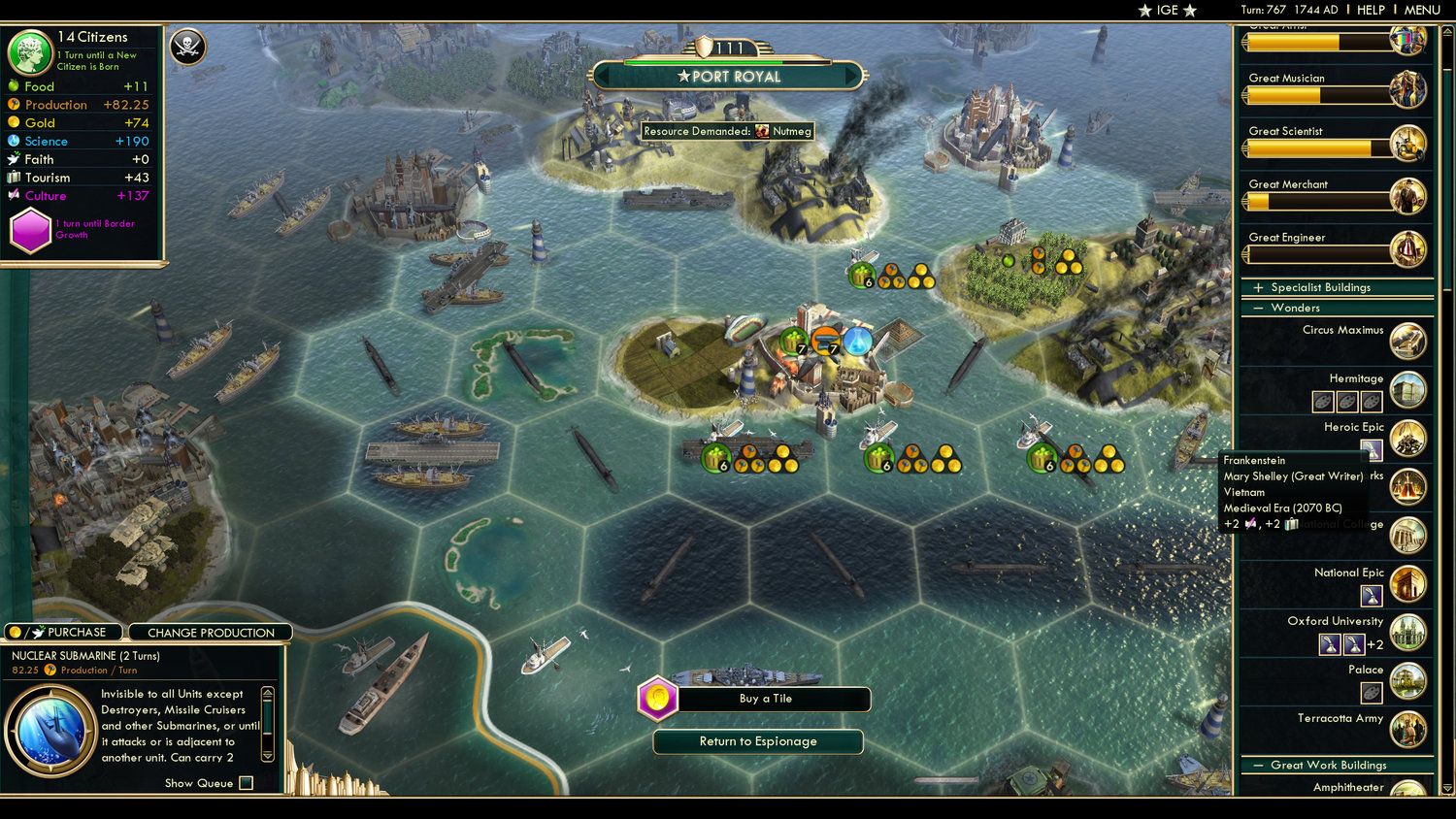
Task: Click the Palace wonder icon
Action: [x=1407, y=679]
